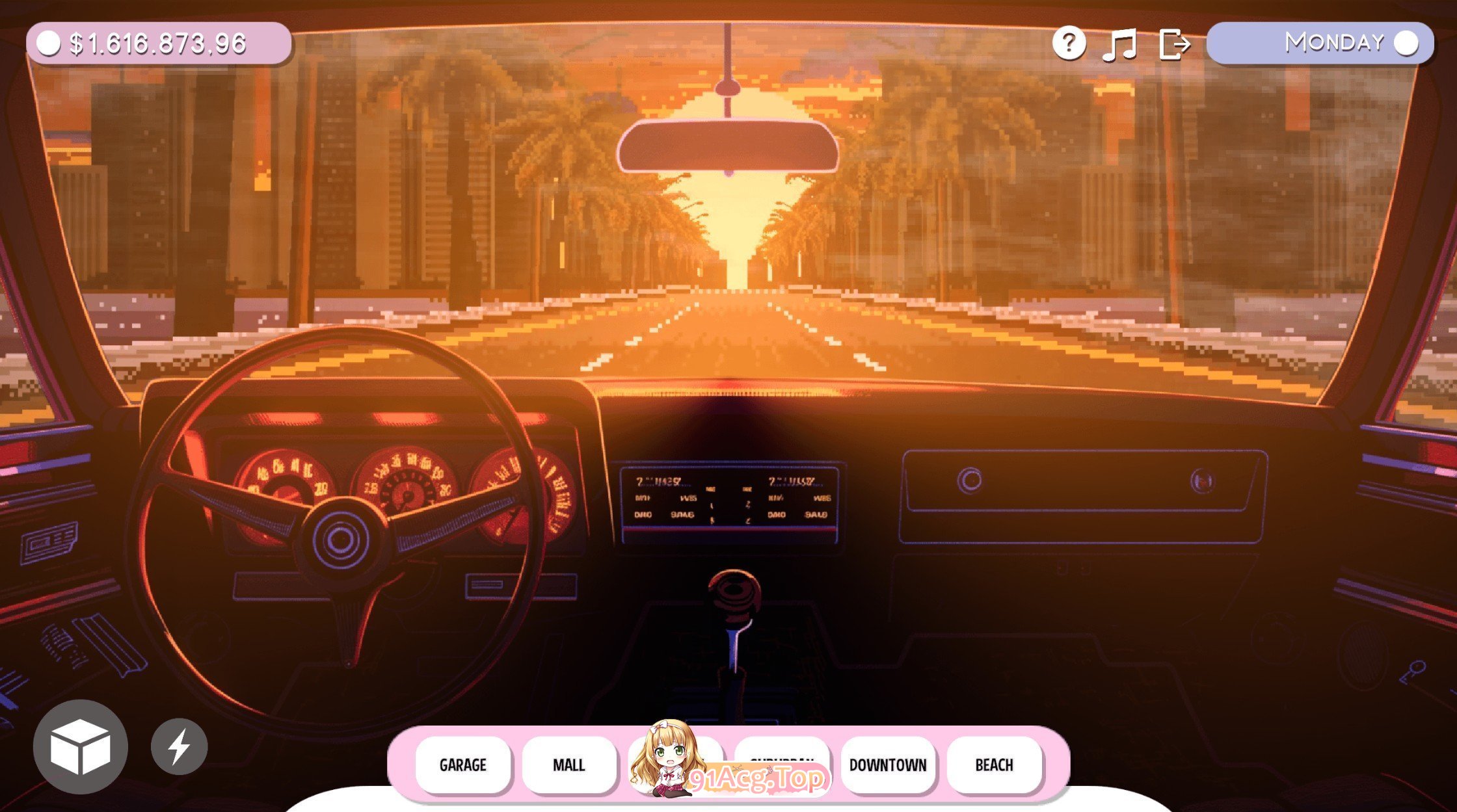1457x812 pixels.
Task: Toggle the music note icon
Action: [1121, 44]
